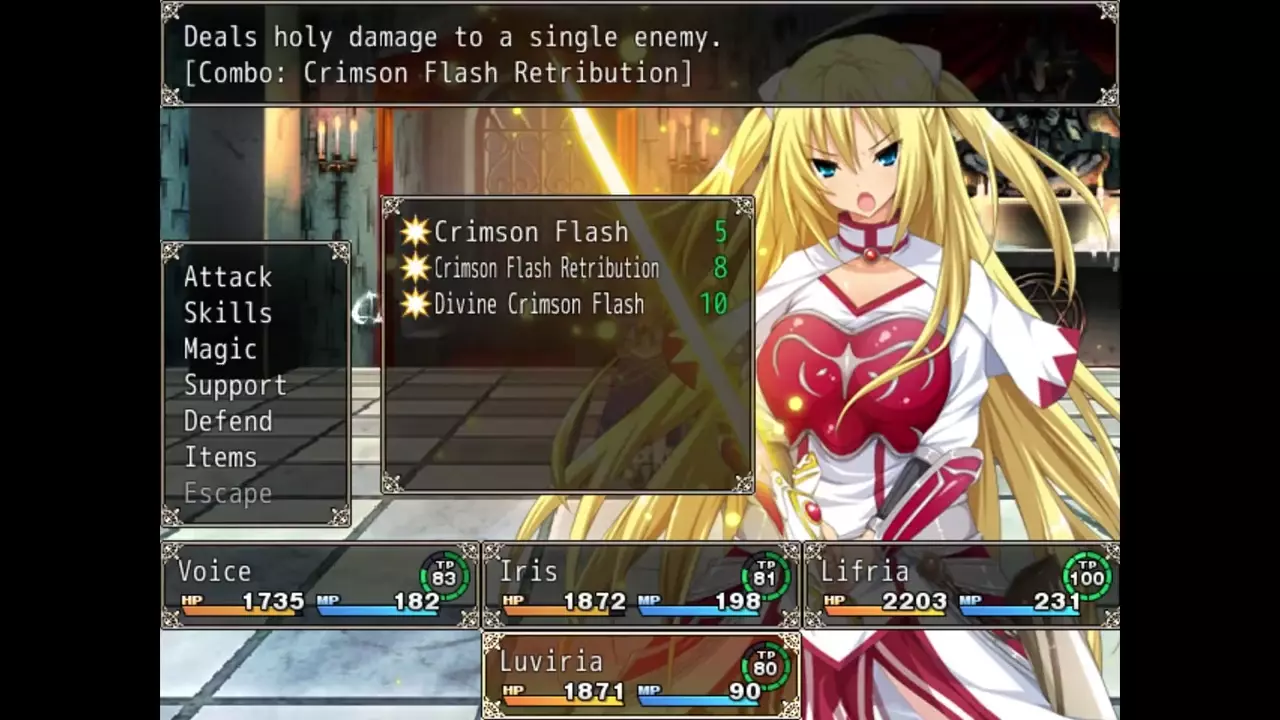Choose Defend in the battle menu
This screenshot has height=720, width=1280.
pyautogui.click(x=228, y=421)
